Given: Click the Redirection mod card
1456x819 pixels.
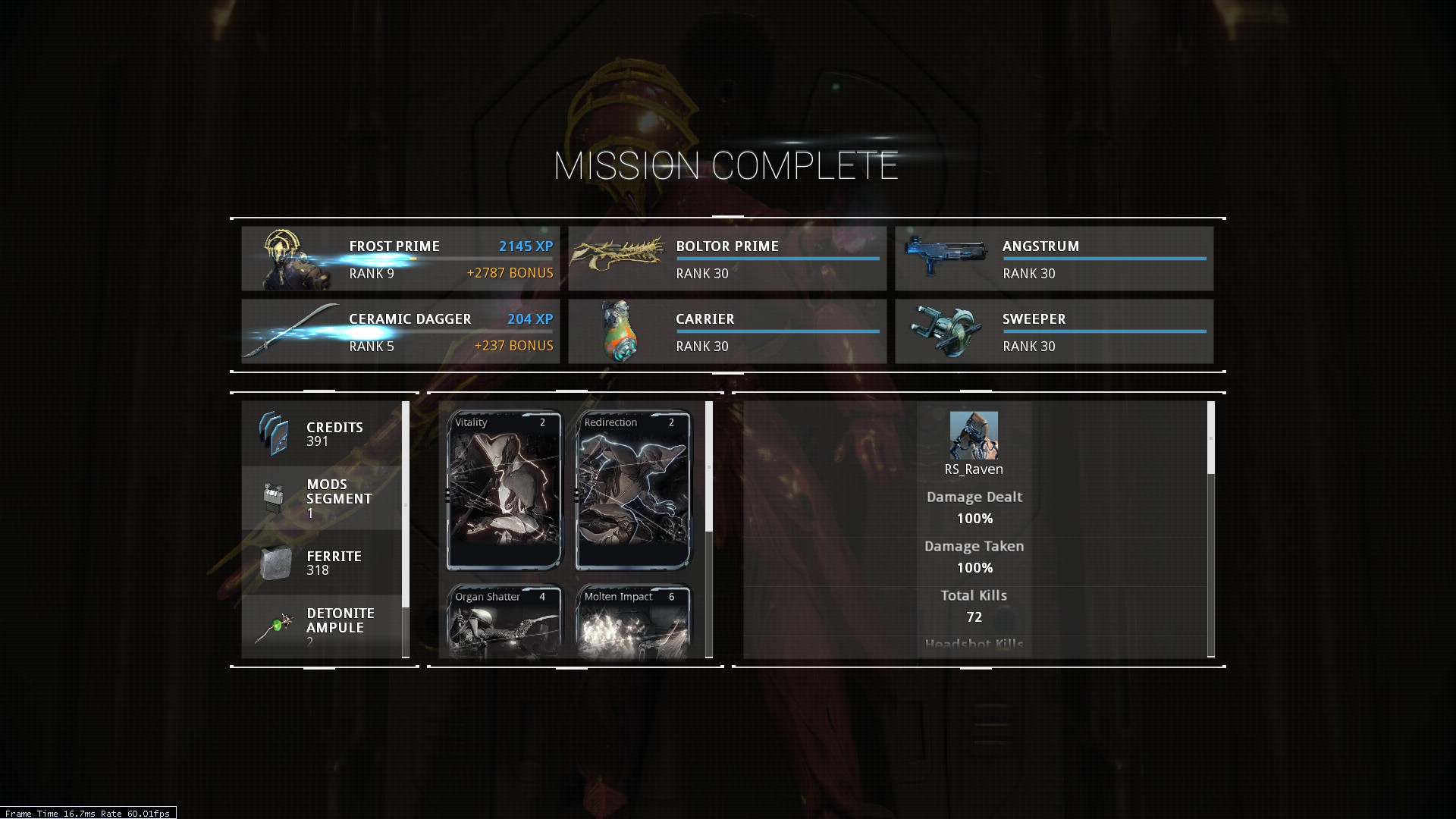Looking at the screenshot, I should coord(633,490).
